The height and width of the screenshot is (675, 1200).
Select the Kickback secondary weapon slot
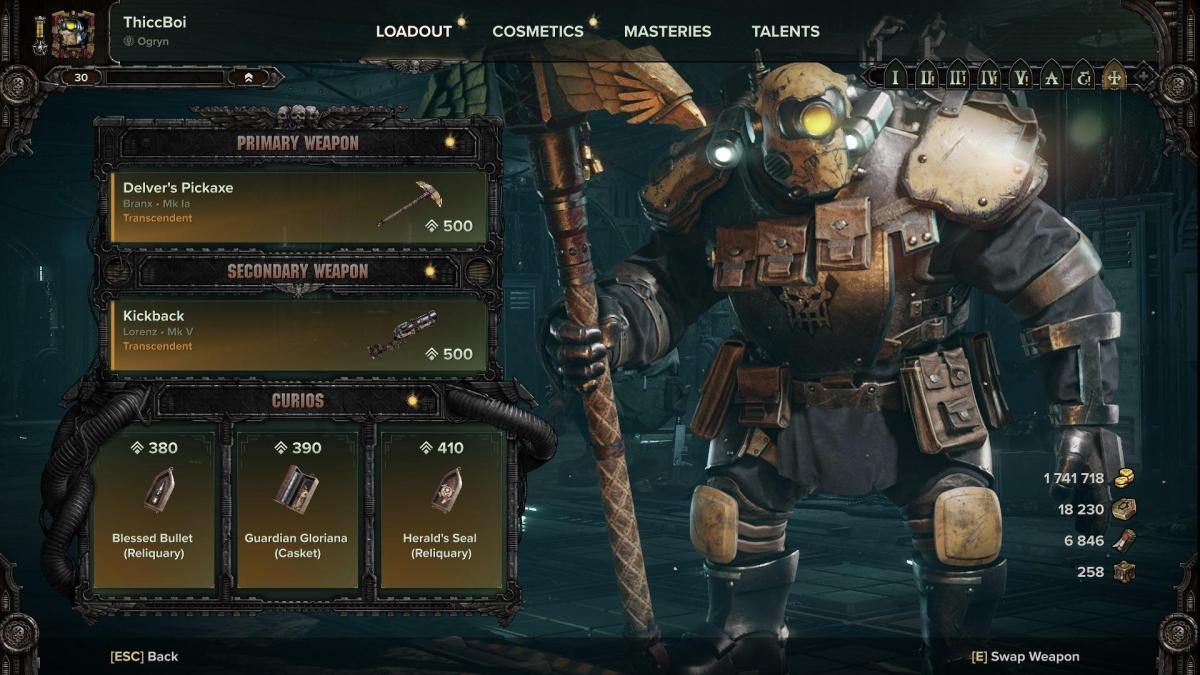pos(299,335)
